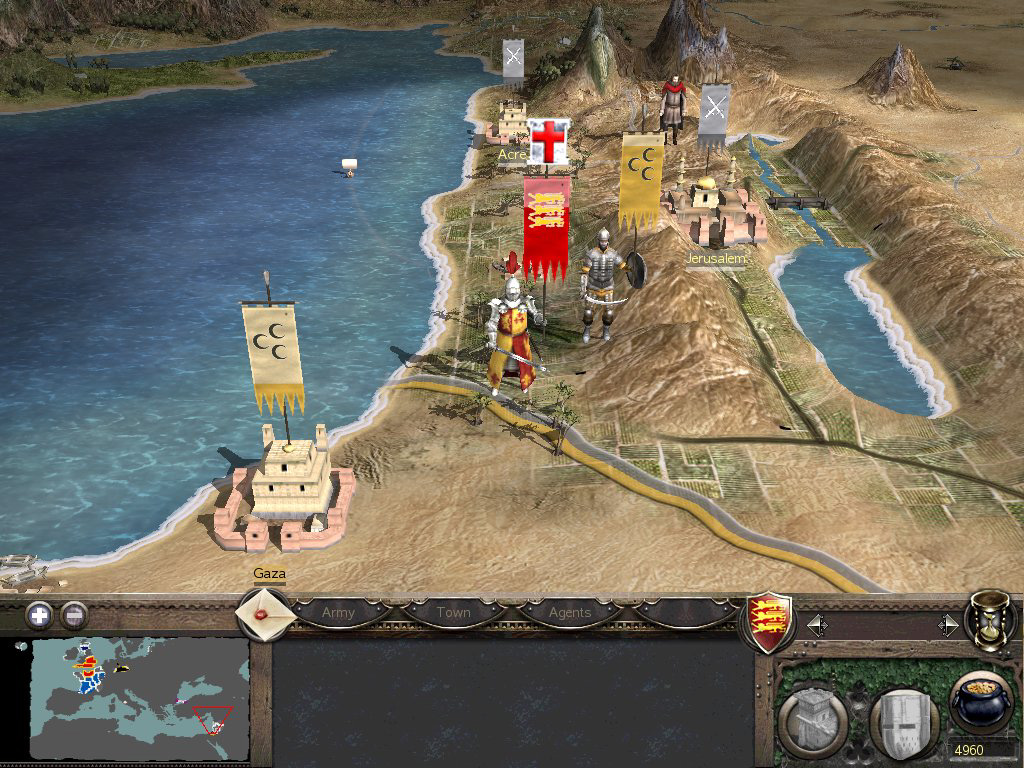Zoom in the minimap with the plus button
This screenshot has height=768, width=1024.
[x=39, y=615]
